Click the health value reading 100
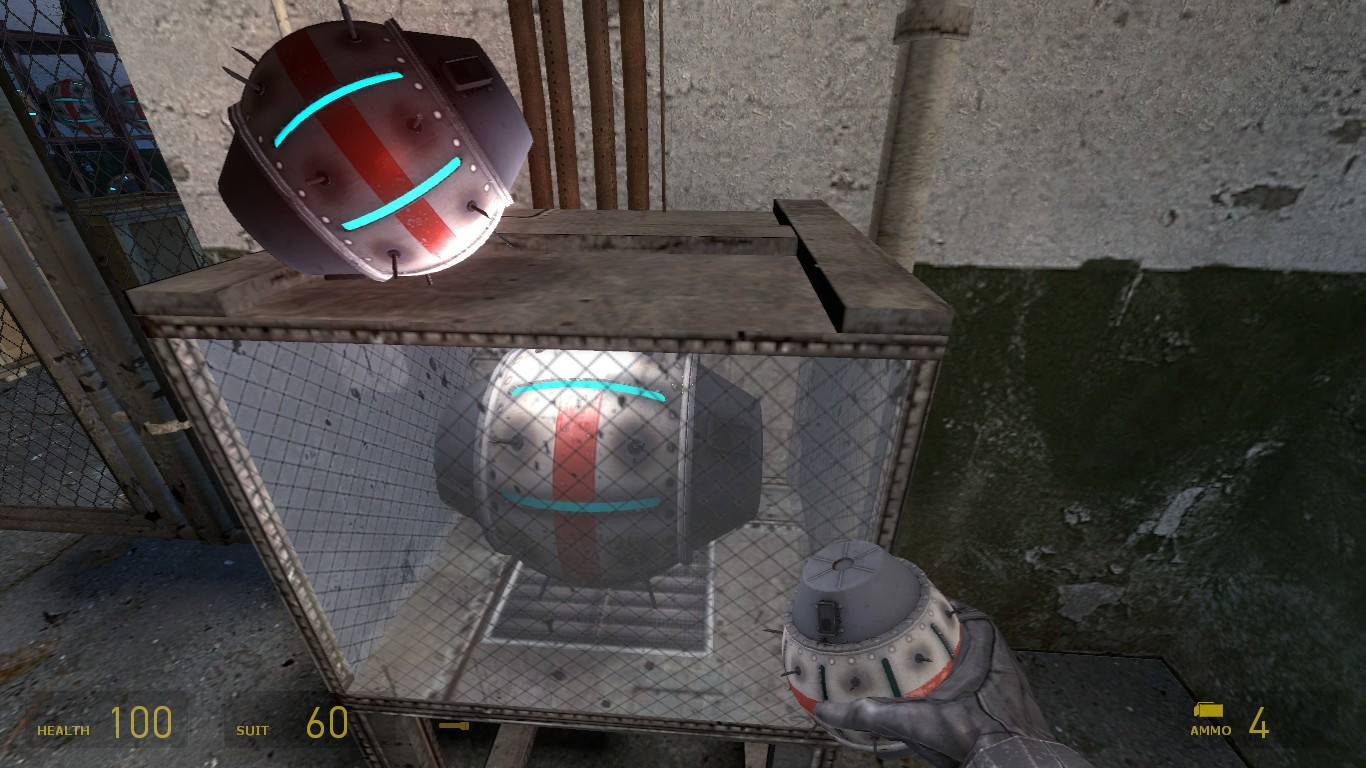1366x768 pixels. (143, 722)
